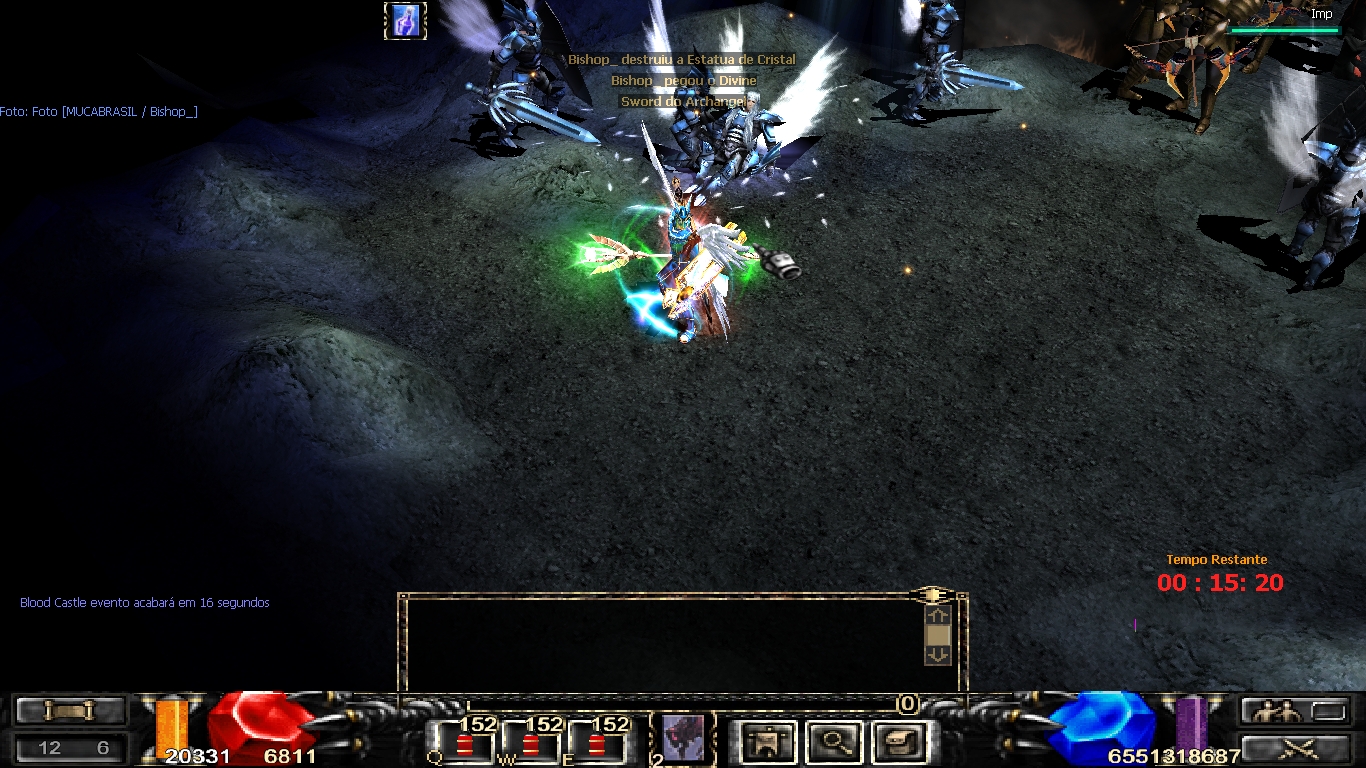Use the red potion in slot W
Viewport: 1366px width, 768px height.
531,746
